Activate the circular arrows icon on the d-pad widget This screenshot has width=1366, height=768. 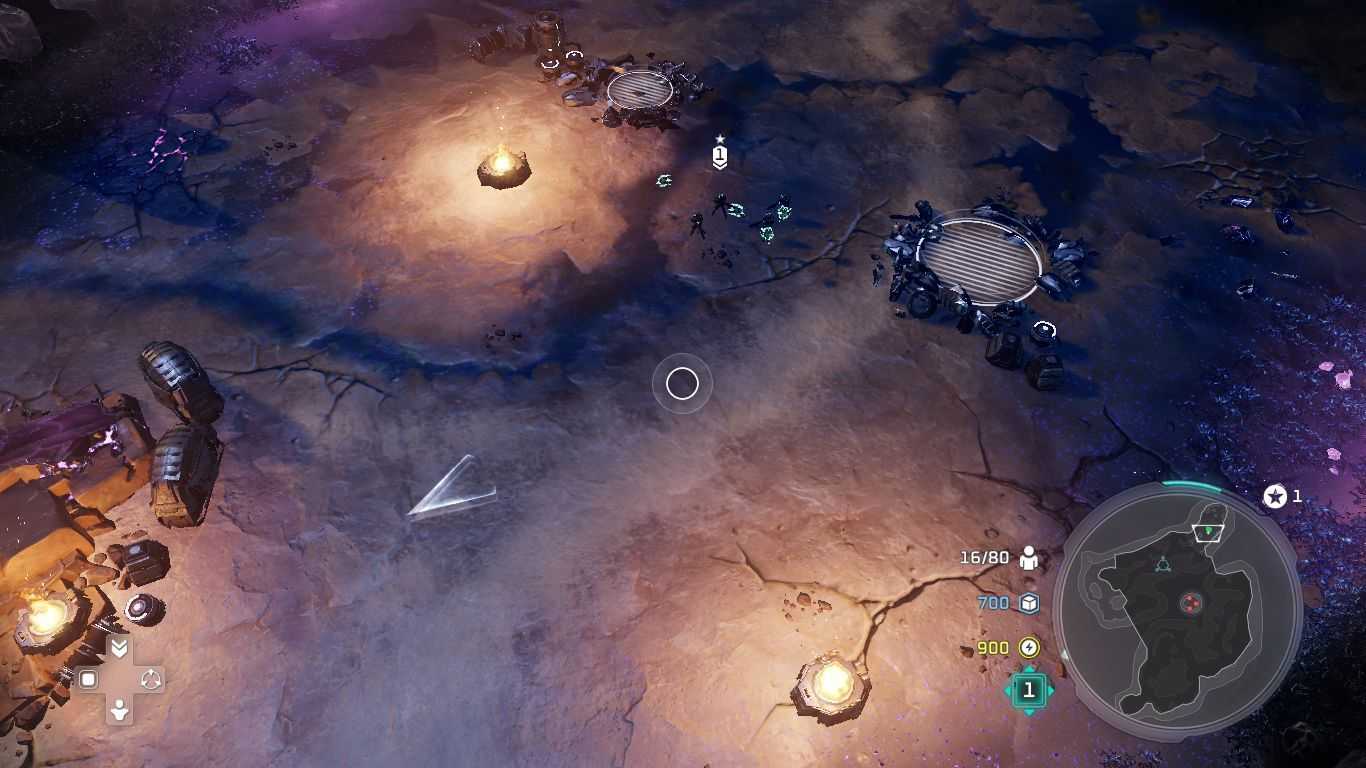point(151,680)
